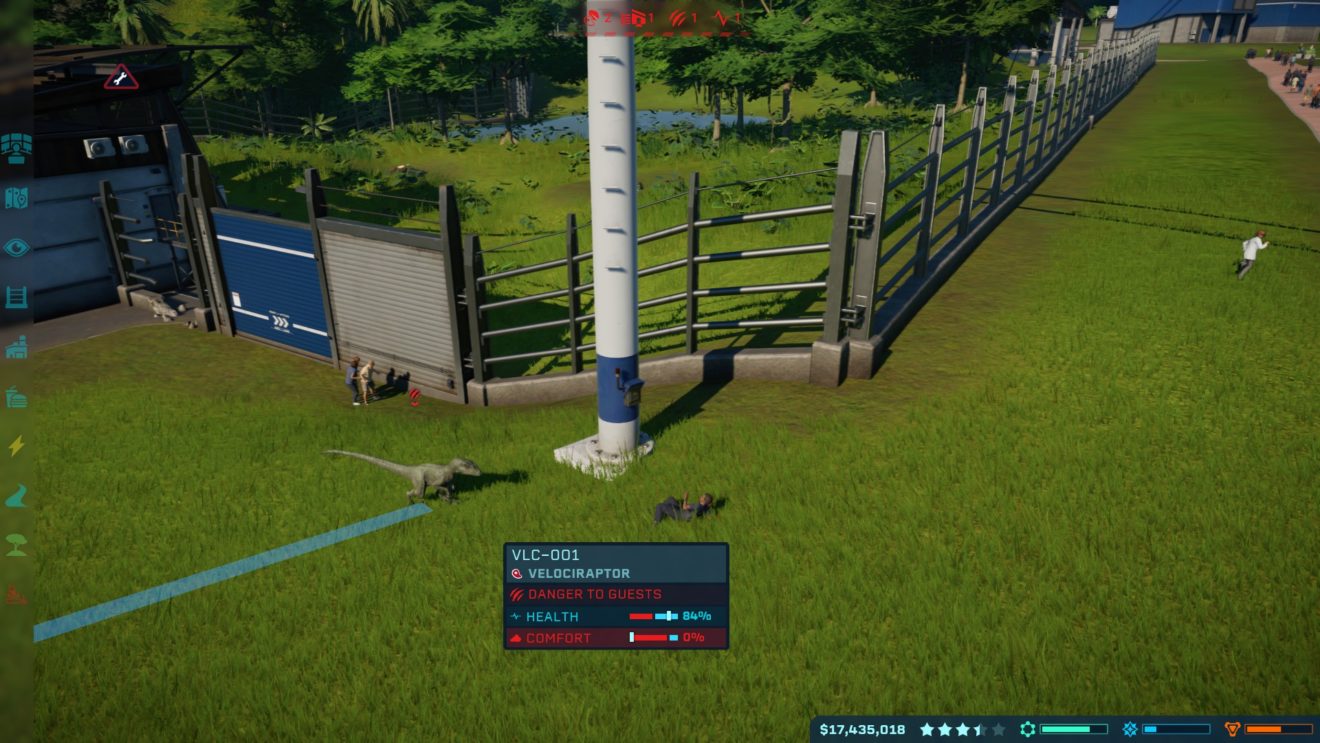Viewport: 1320px width, 743px height.
Task: Open the guest food facilities menu
Action: point(16,397)
